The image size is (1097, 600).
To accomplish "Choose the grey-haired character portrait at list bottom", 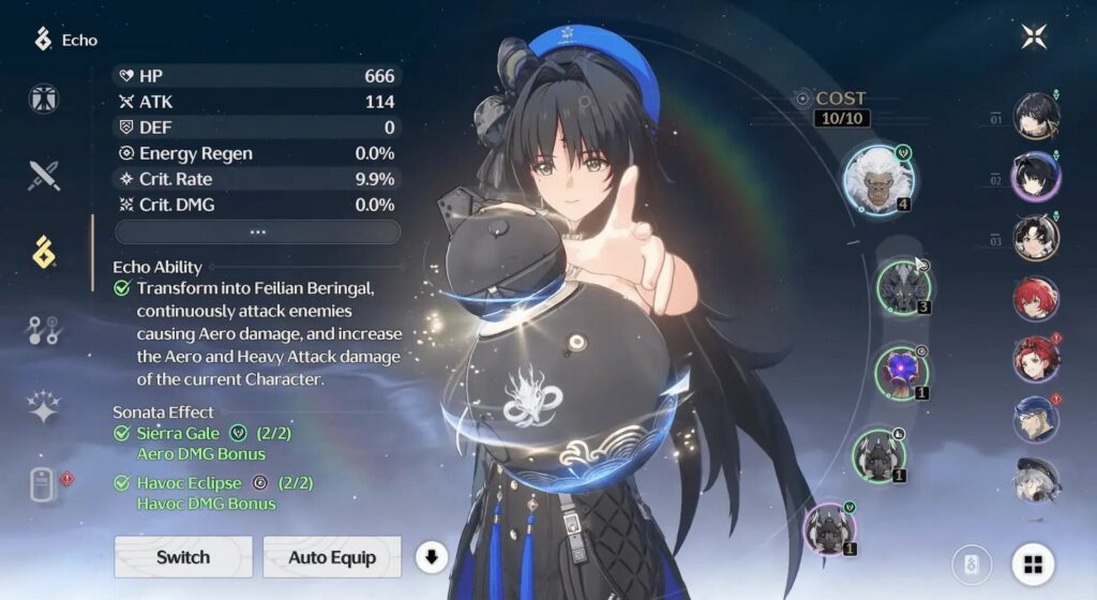I will tap(1036, 479).
